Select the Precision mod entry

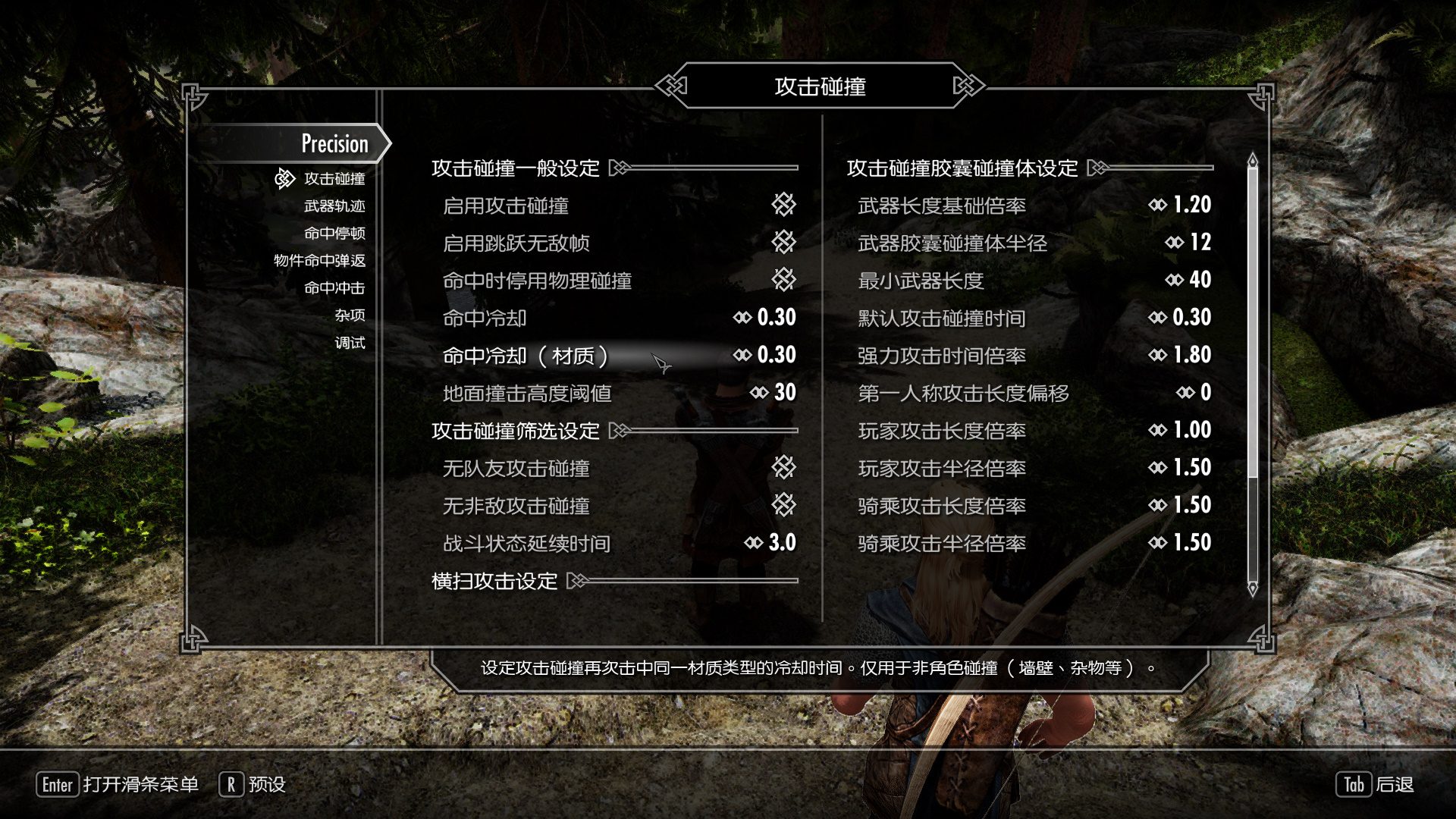click(x=334, y=143)
